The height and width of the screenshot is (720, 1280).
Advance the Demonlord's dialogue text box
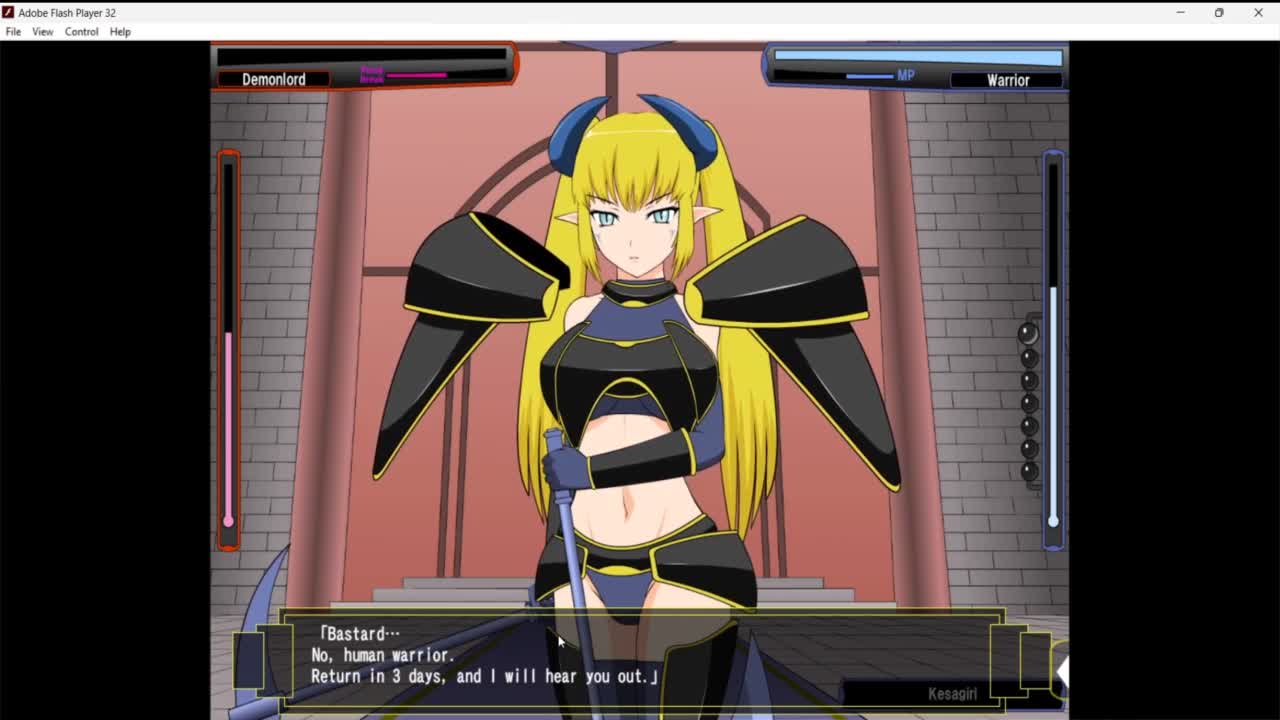coord(640,657)
